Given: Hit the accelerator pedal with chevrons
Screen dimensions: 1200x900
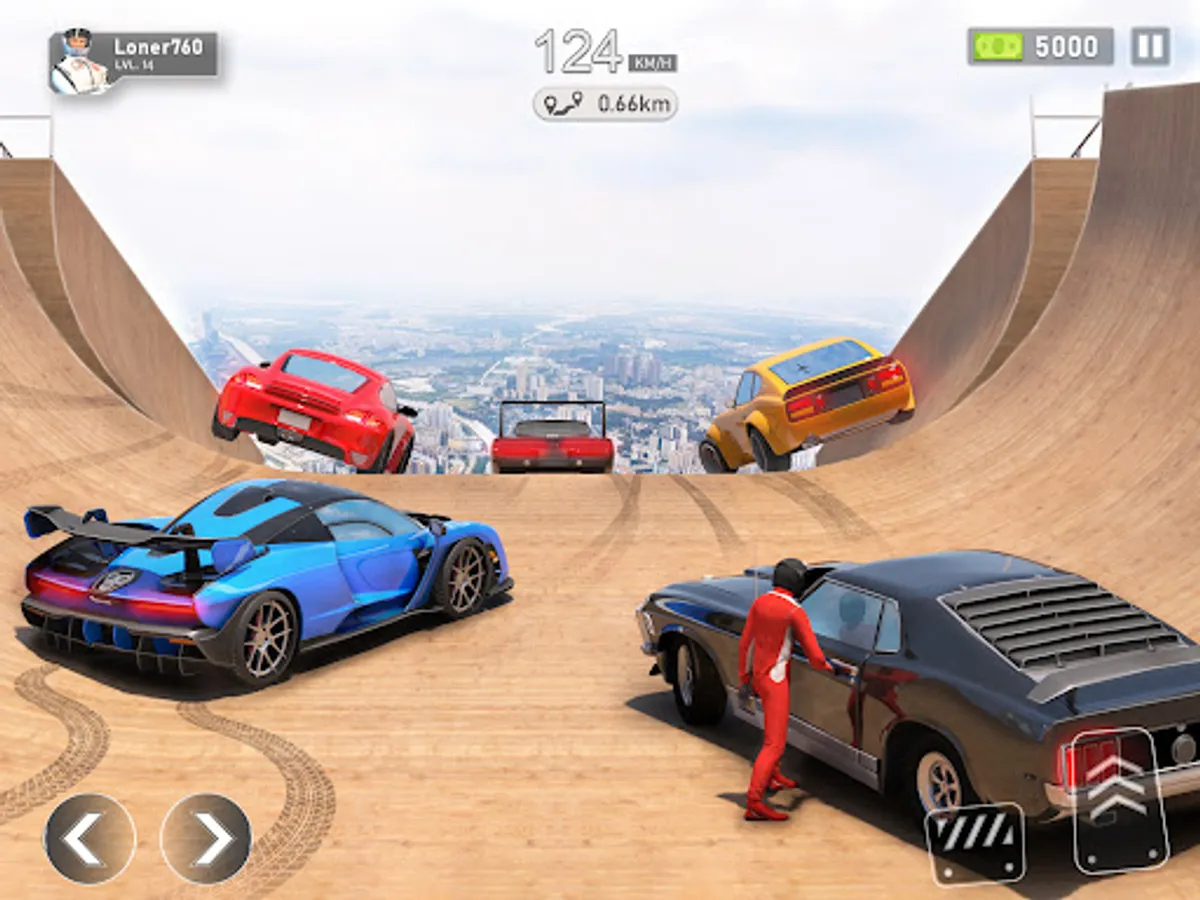Looking at the screenshot, I should pos(1120,802).
